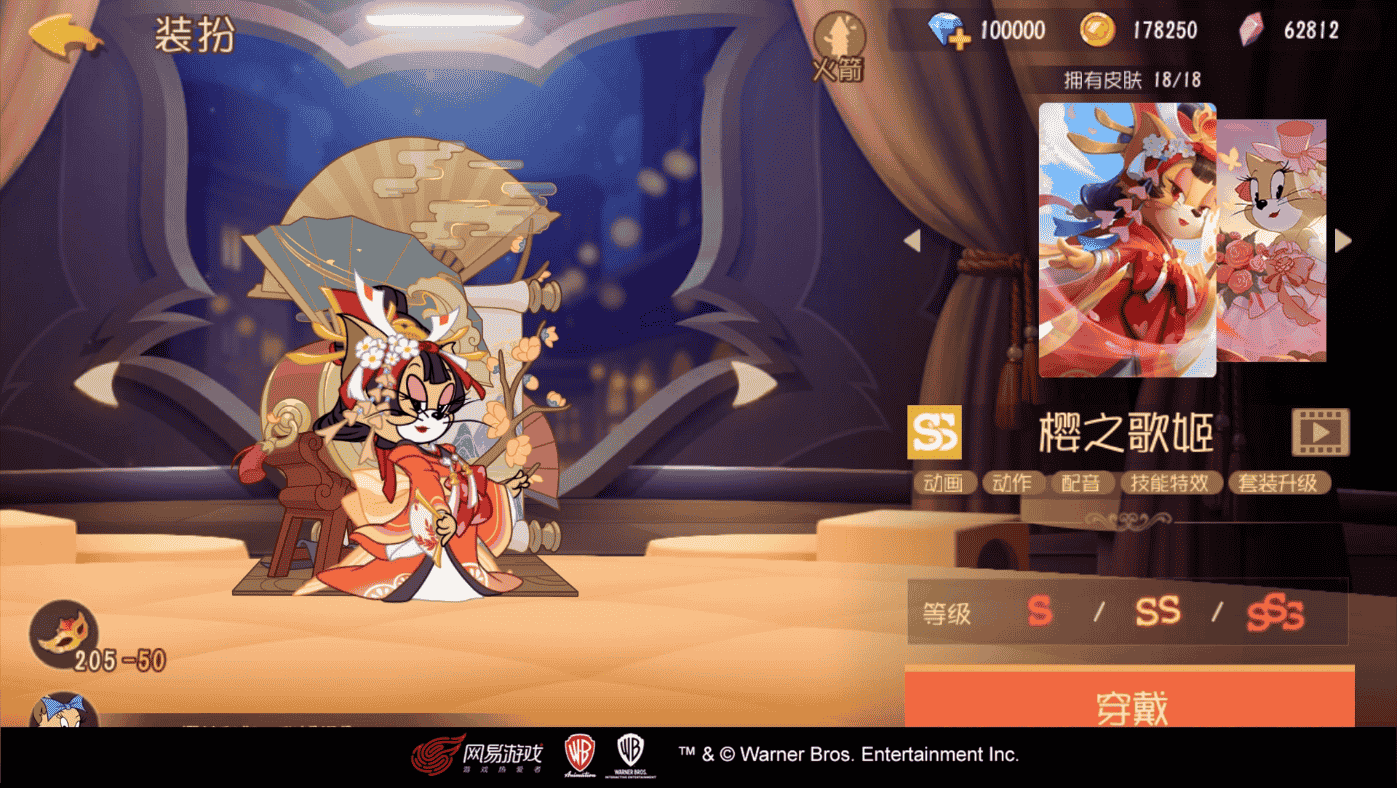1397x788 pixels.
Task: Click the gold coin balance icon
Action: 1100,29
